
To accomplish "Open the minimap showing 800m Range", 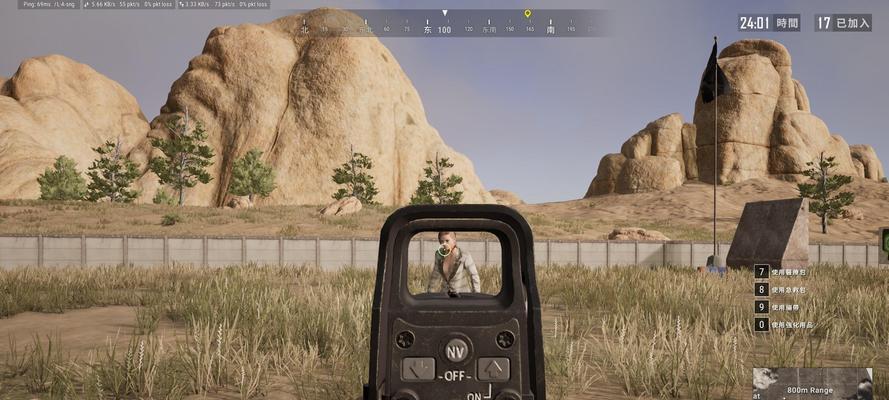I will (812, 384).
